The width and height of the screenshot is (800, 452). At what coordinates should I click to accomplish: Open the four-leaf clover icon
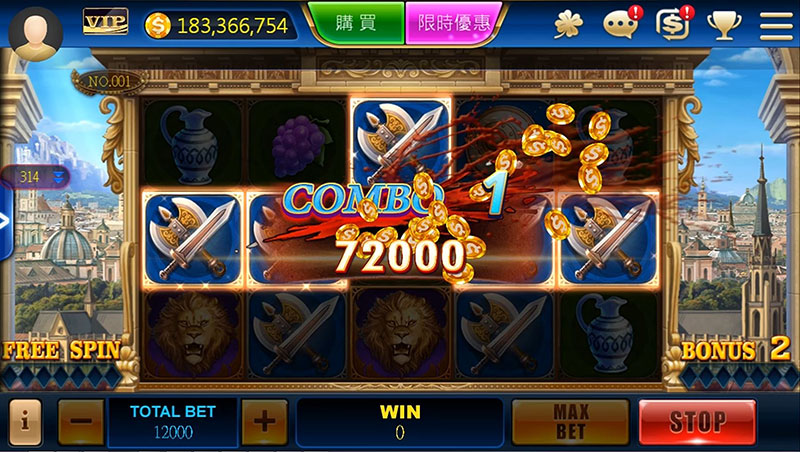569,24
